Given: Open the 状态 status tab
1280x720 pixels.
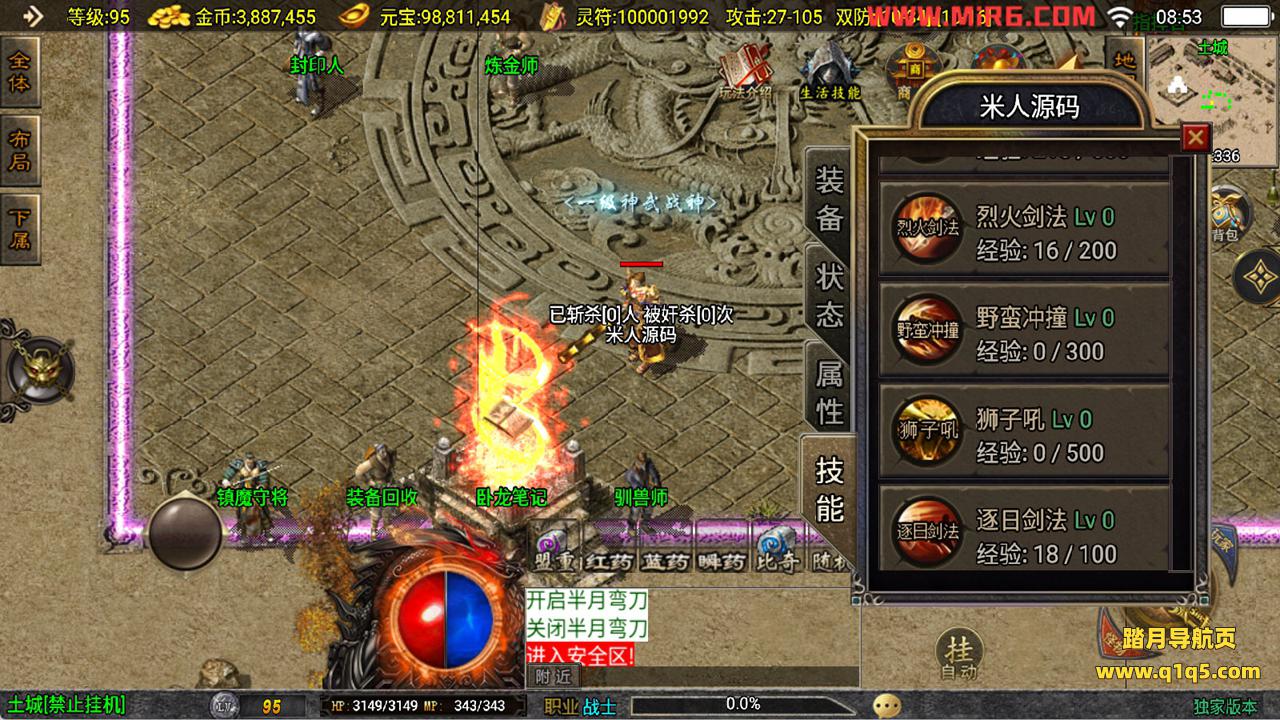Looking at the screenshot, I should pyautogui.click(x=829, y=296).
